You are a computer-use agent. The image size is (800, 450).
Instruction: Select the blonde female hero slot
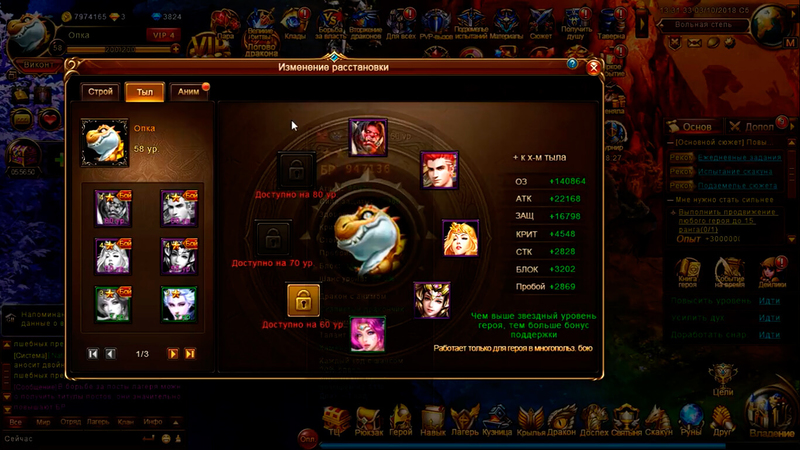460,237
